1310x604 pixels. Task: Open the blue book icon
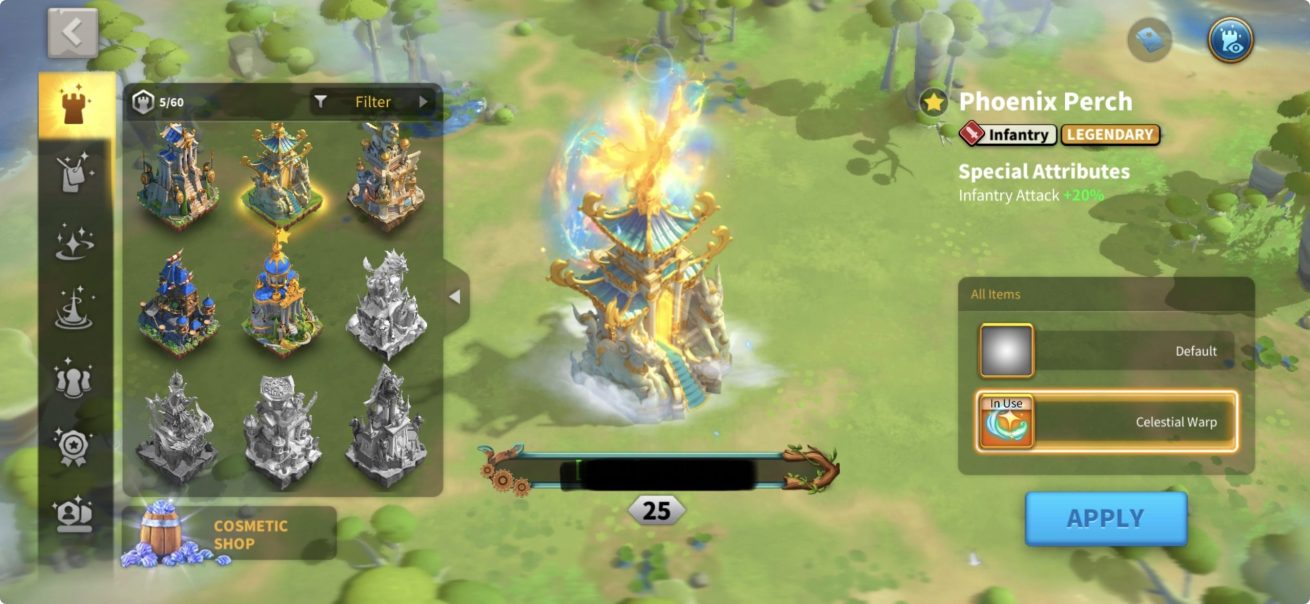[x=1149, y=40]
